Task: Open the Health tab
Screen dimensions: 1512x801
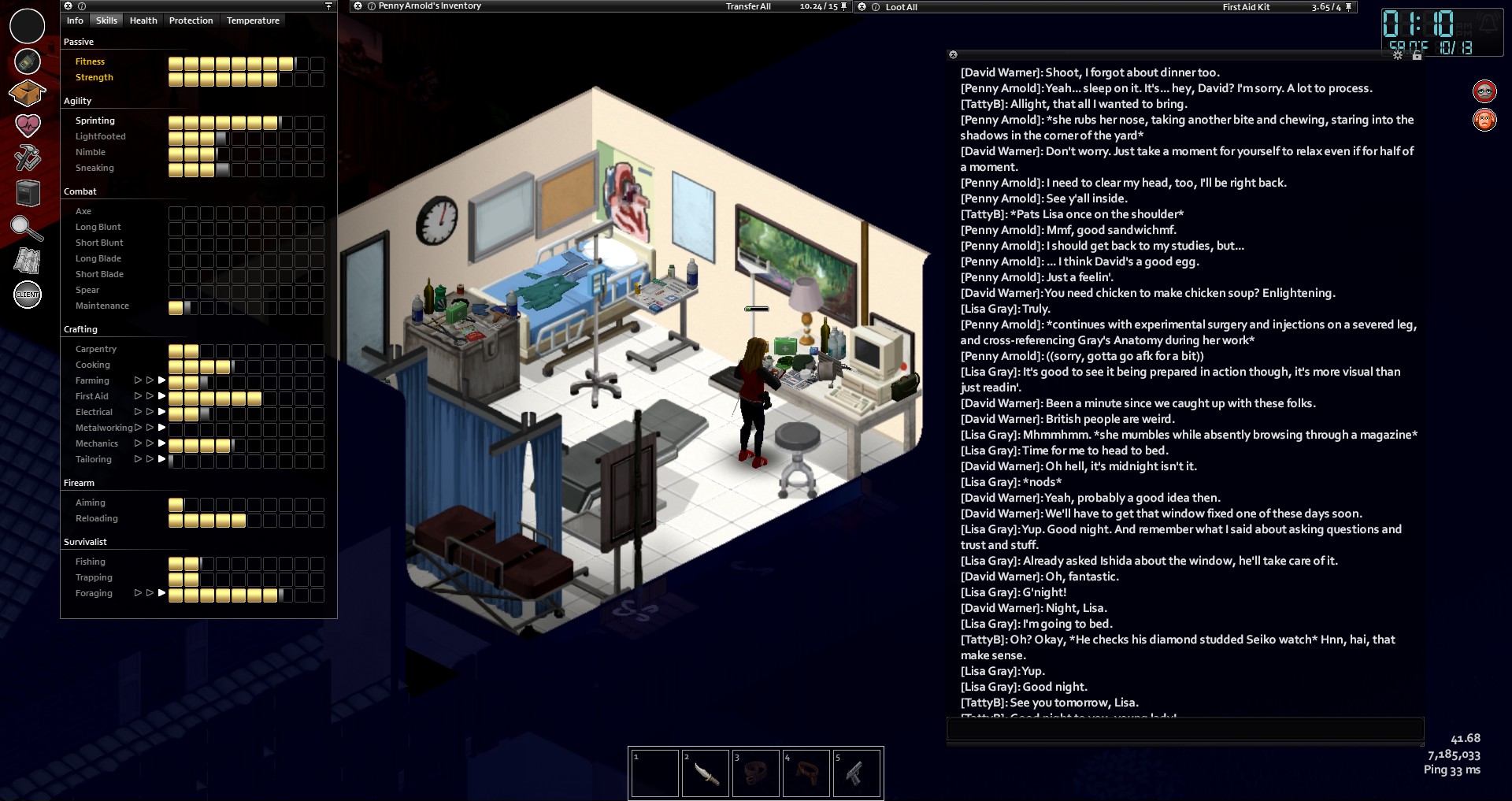Action: [143, 20]
